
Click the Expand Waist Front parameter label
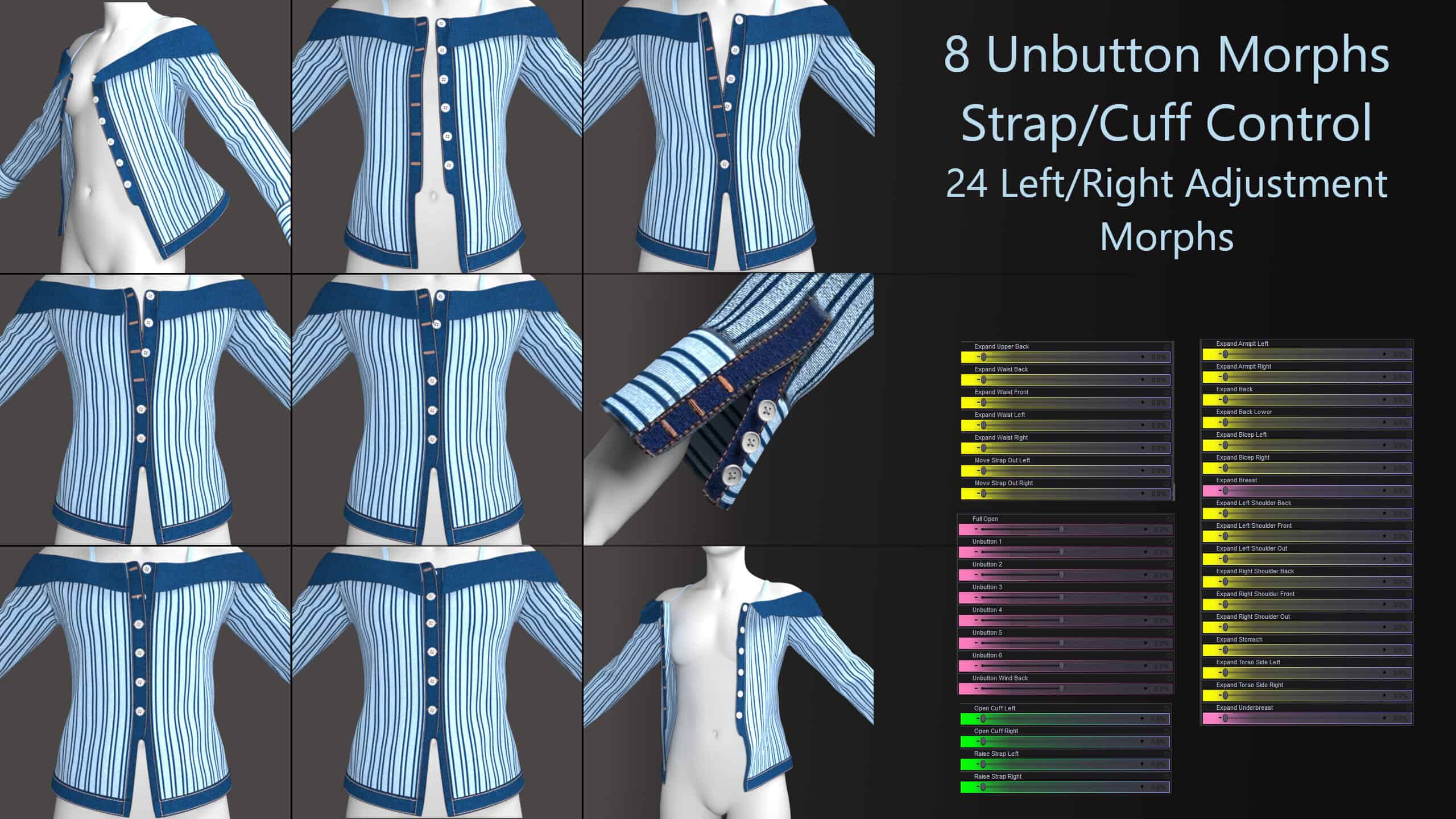pos(1003,392)
